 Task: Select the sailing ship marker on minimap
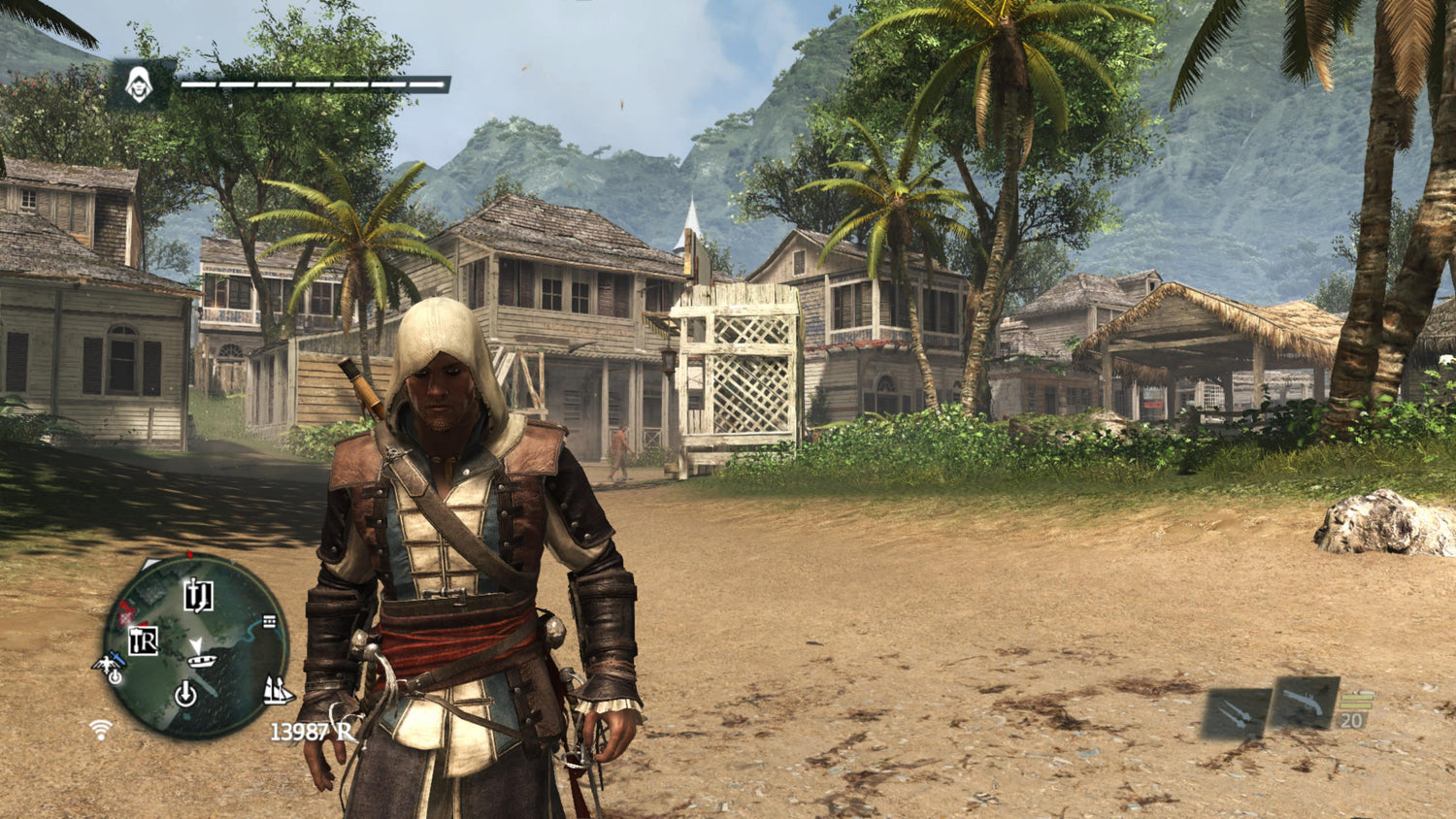click(279, 691)
